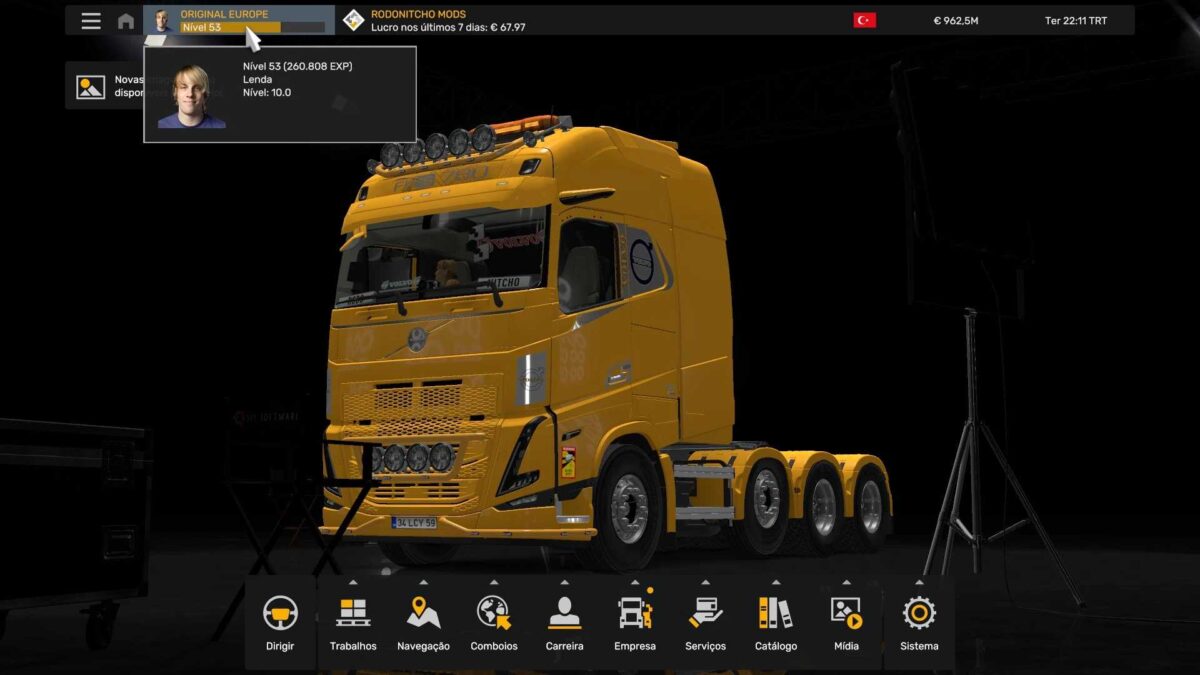The image size is (1200, 675).
Task: Open the hamburger menu in top bar
Action: (x=91, y=21)
